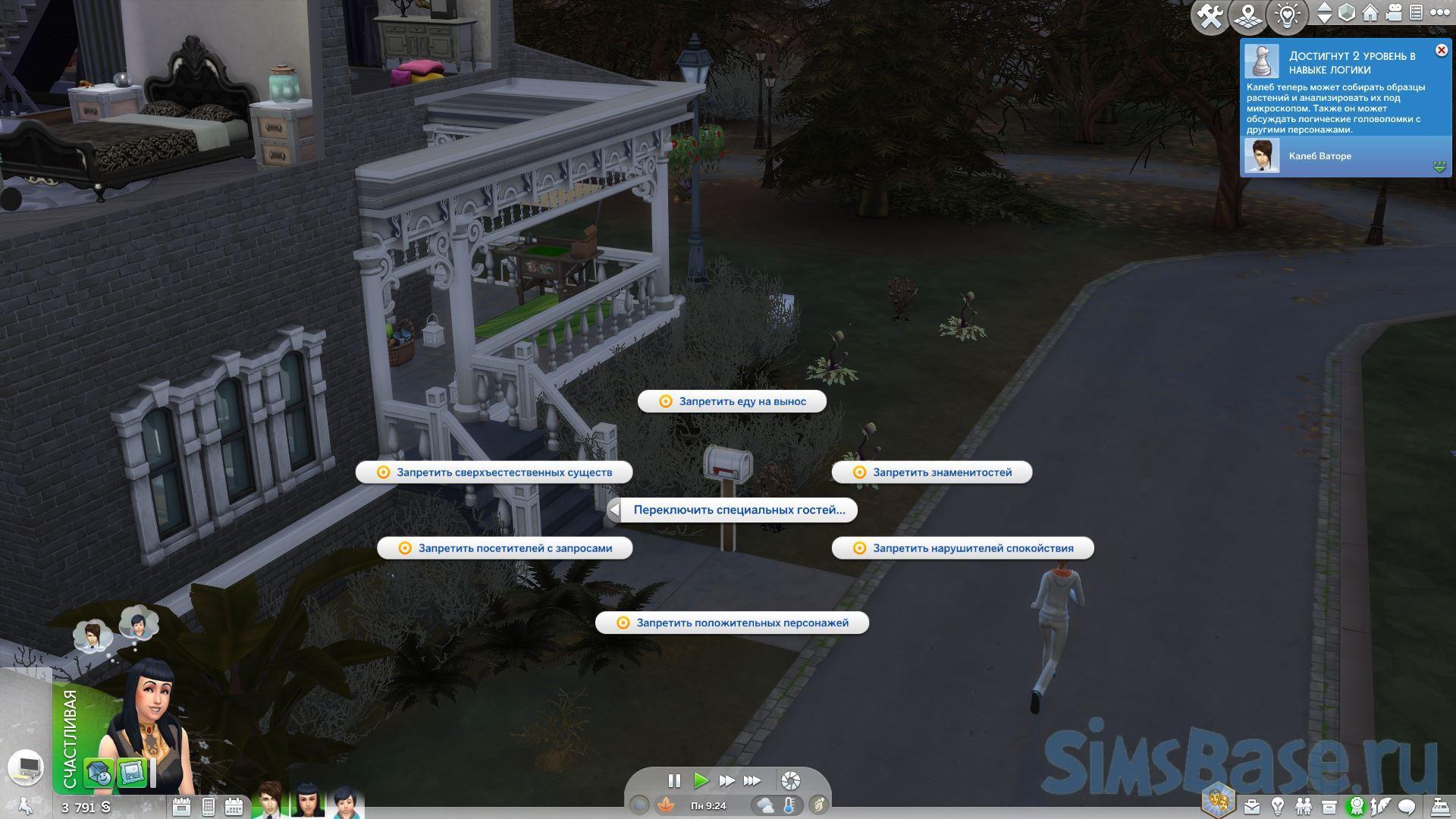Select 'Запретить нарушителей спокойствия' option
Image resolution: width=1456 pixels, height=819 pixels.
click(x=962, y=548)
